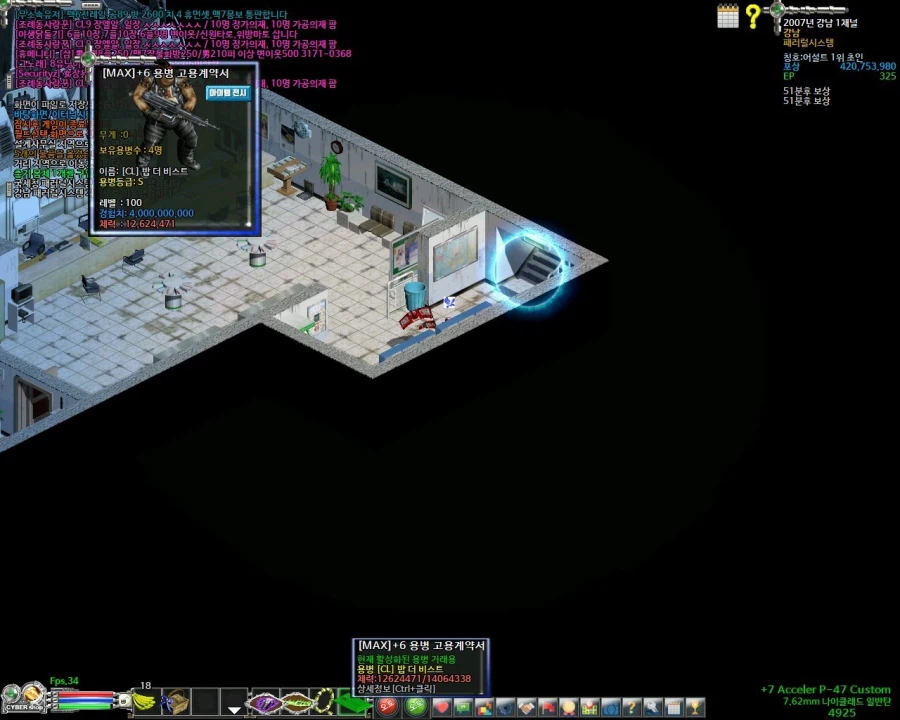Click the 아이템 전시 button in the item panel

tap(228, 93)
